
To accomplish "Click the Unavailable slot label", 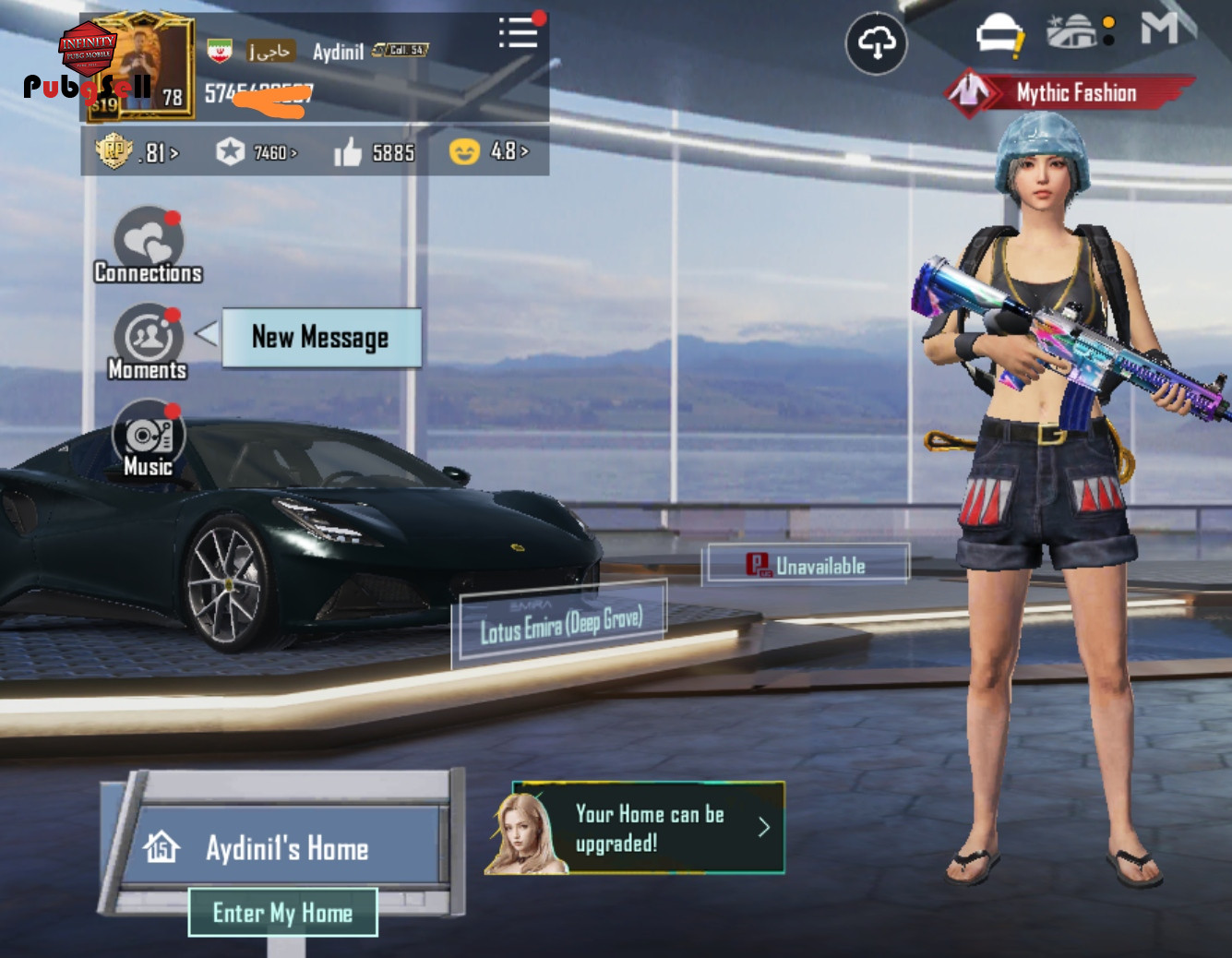I will (807, 565).
